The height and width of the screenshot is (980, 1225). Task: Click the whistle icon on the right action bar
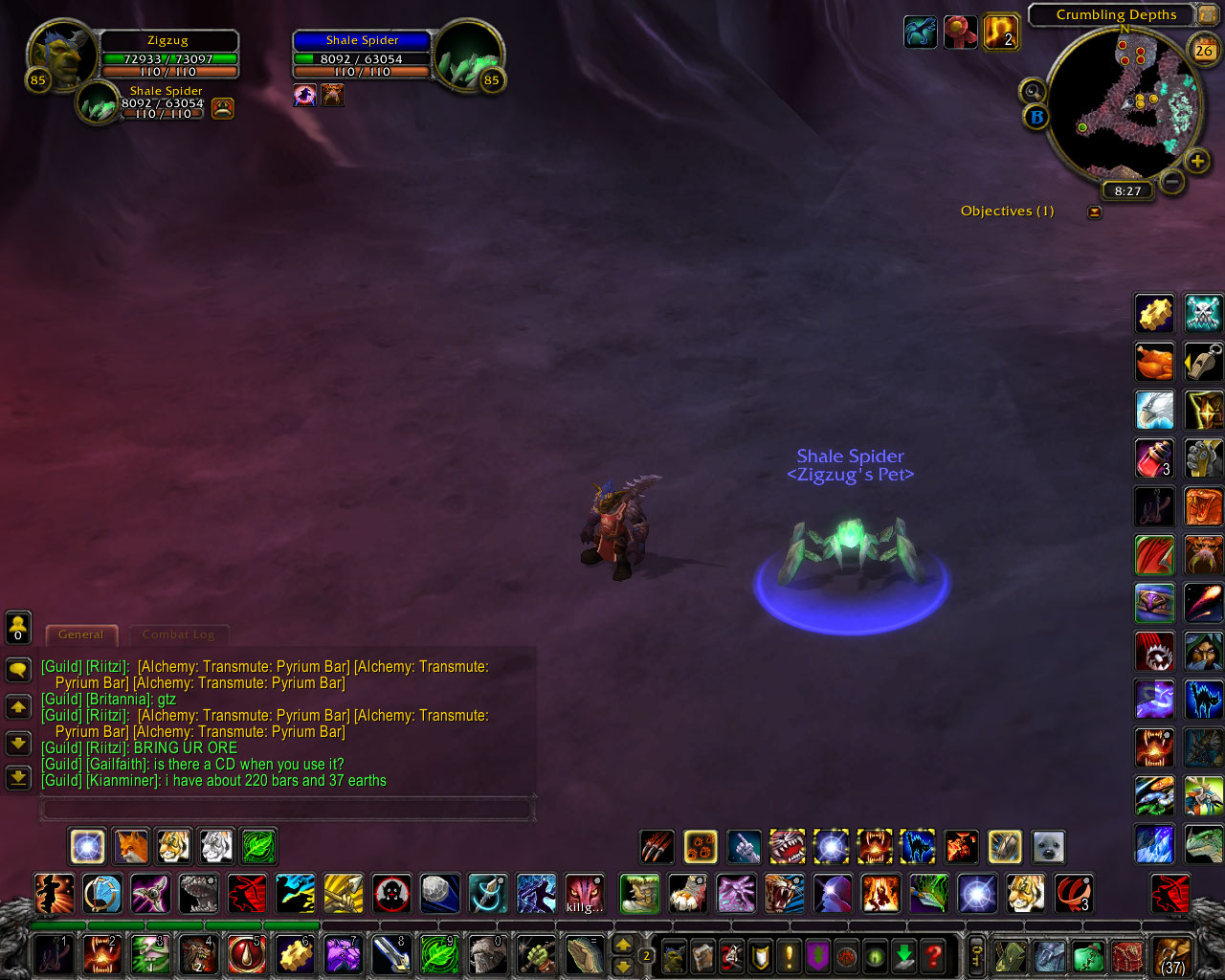(1203, 362)
